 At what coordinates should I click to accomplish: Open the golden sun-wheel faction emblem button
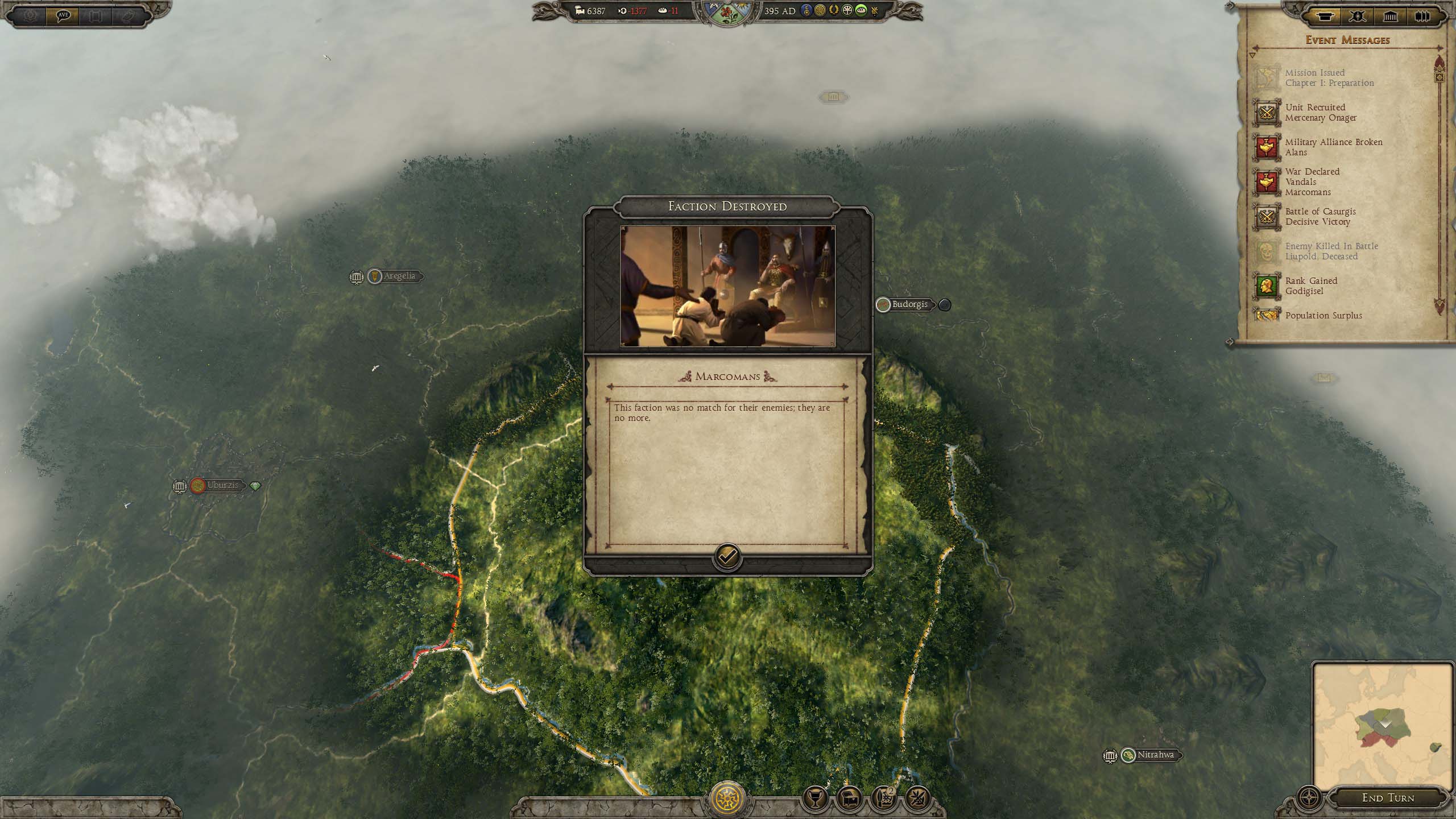[x=727, y=799]
